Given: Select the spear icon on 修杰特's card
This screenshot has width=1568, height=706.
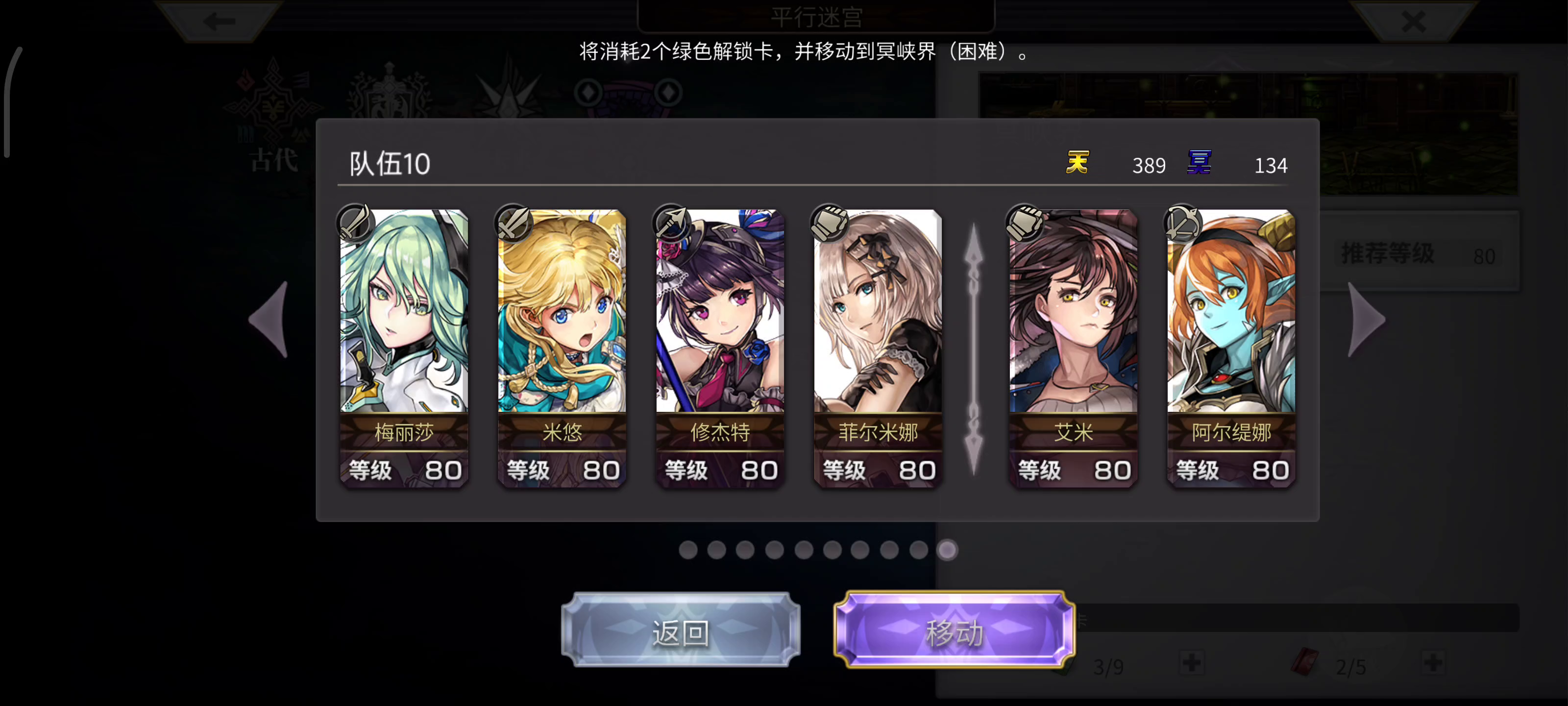Looking at the screenshot, I should click(x=672, y=223).
